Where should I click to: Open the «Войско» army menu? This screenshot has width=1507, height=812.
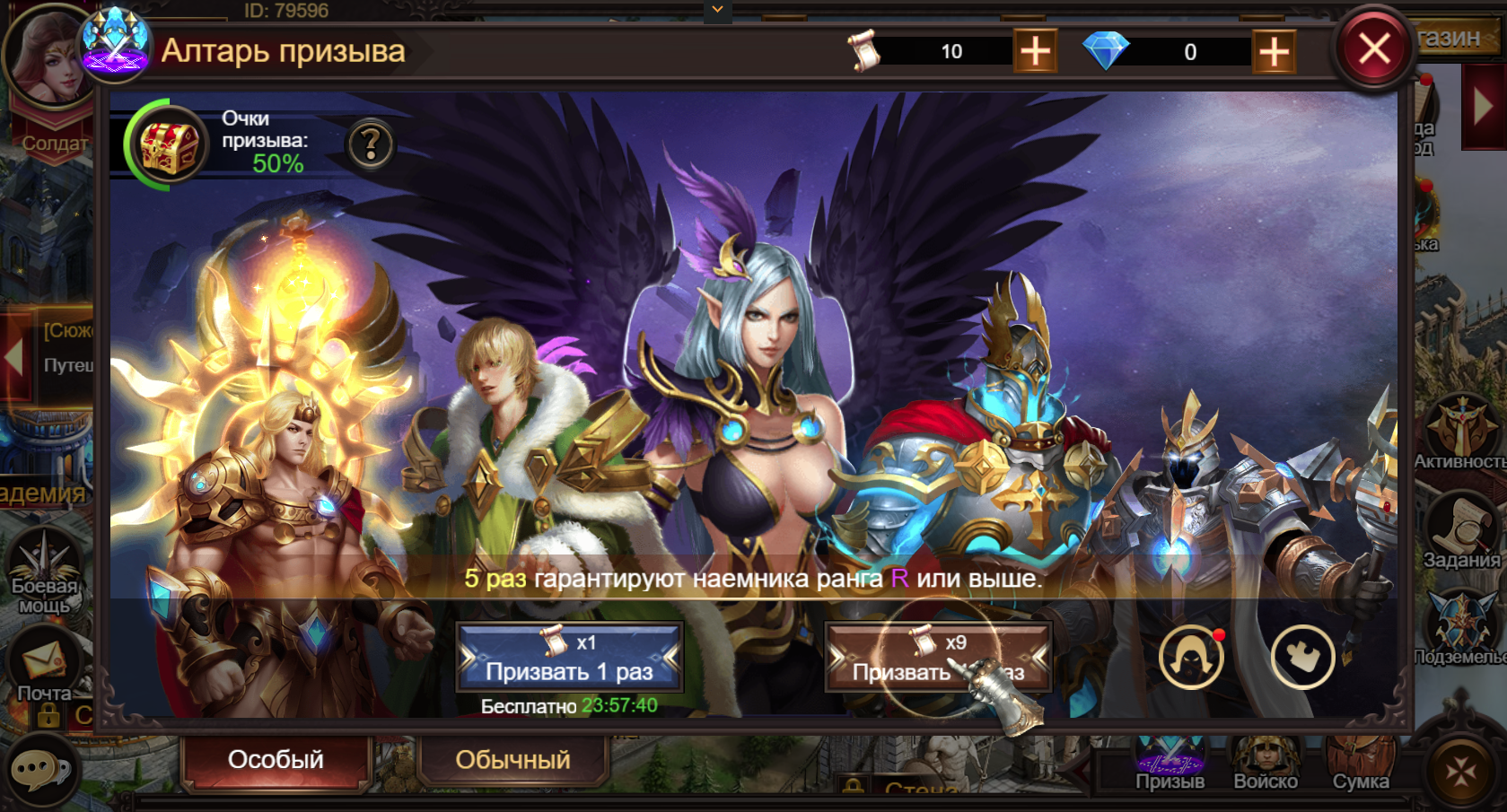point(1266,764)
